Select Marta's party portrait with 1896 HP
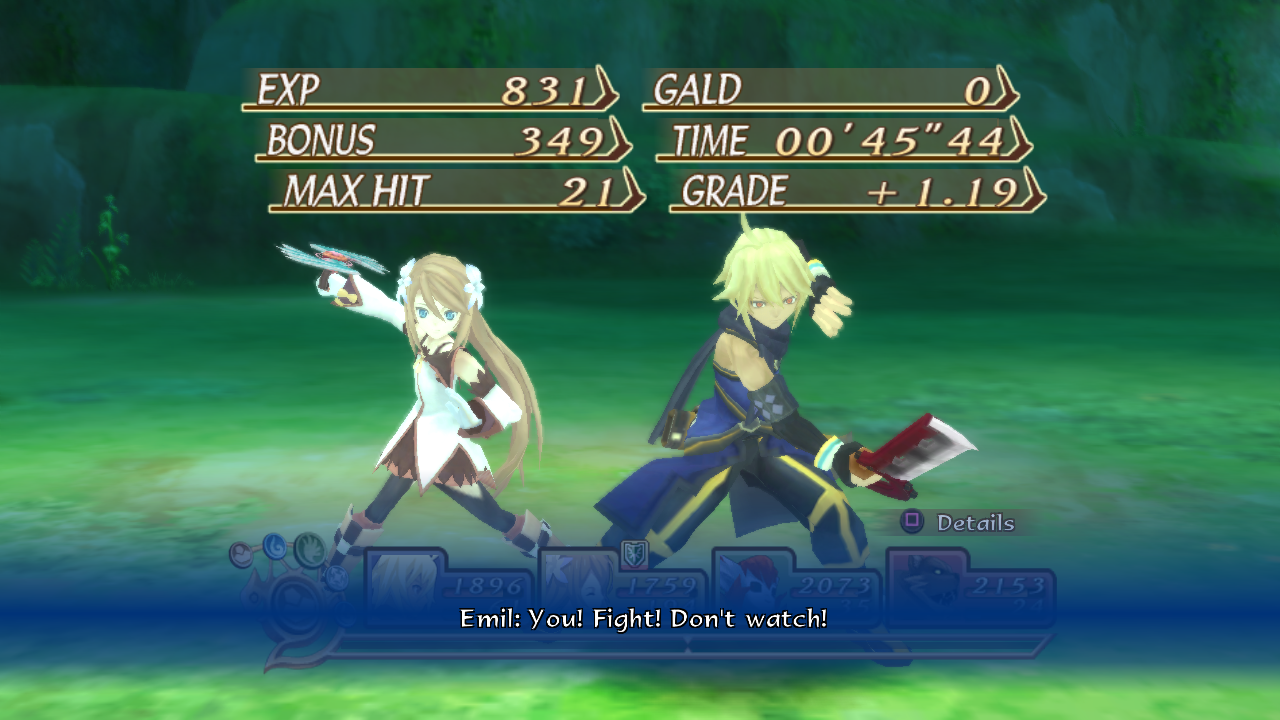This screenshot has width=1280, height=720. point(404,583)
